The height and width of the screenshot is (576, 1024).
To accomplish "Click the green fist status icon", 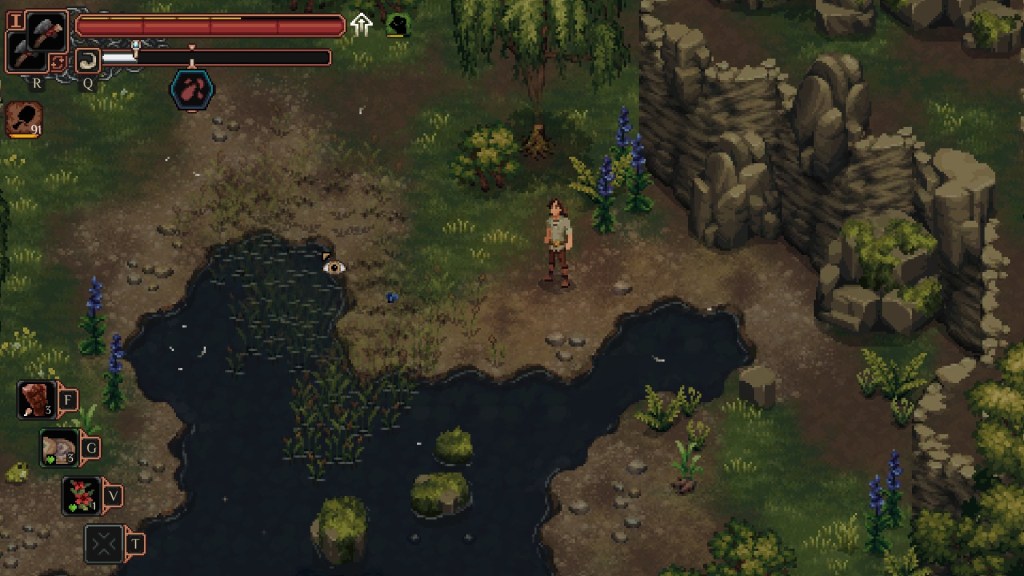I will click(397, 25).
